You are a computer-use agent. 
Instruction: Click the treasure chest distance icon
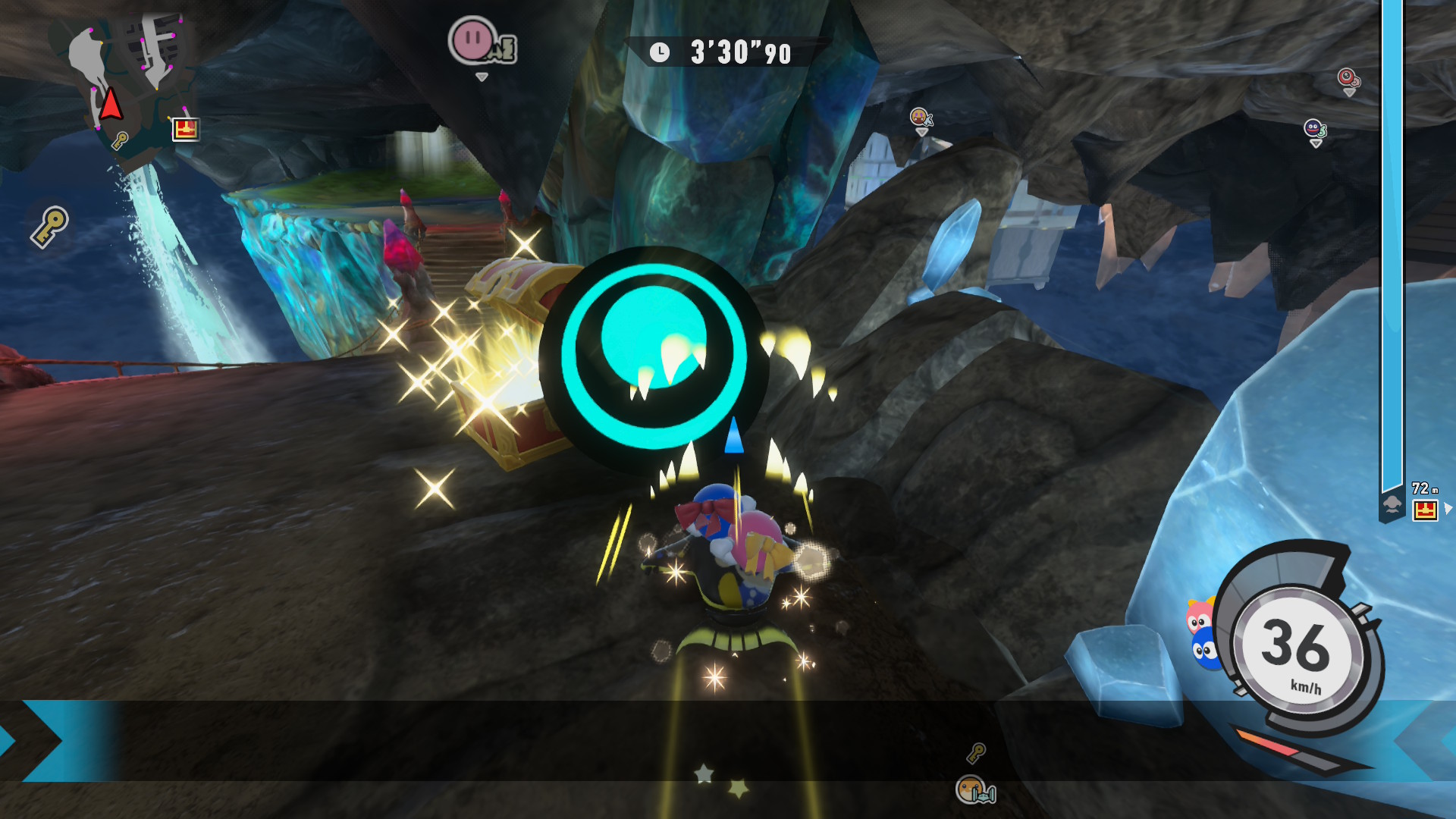tap(1425, 510)
